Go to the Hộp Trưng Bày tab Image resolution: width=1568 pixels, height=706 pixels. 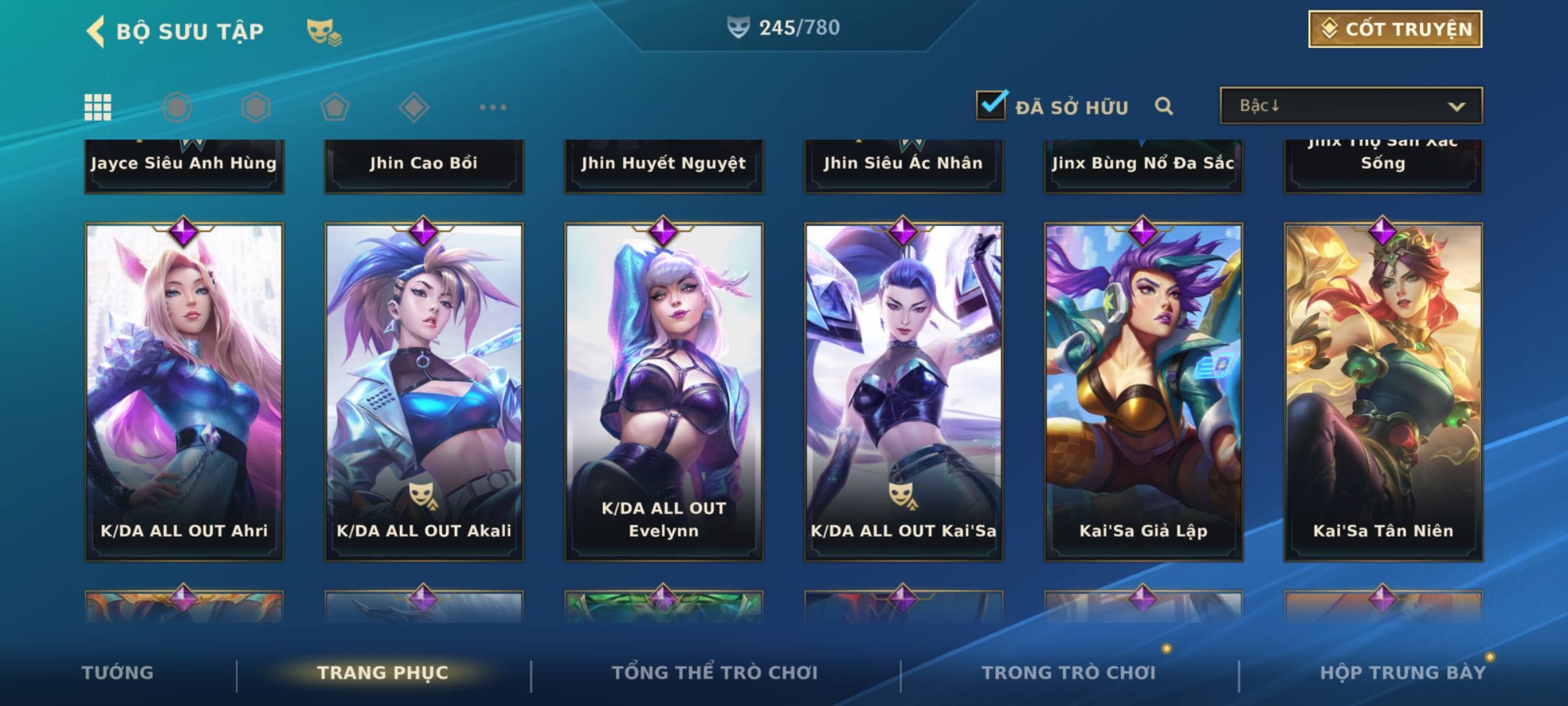[1403, 673]
